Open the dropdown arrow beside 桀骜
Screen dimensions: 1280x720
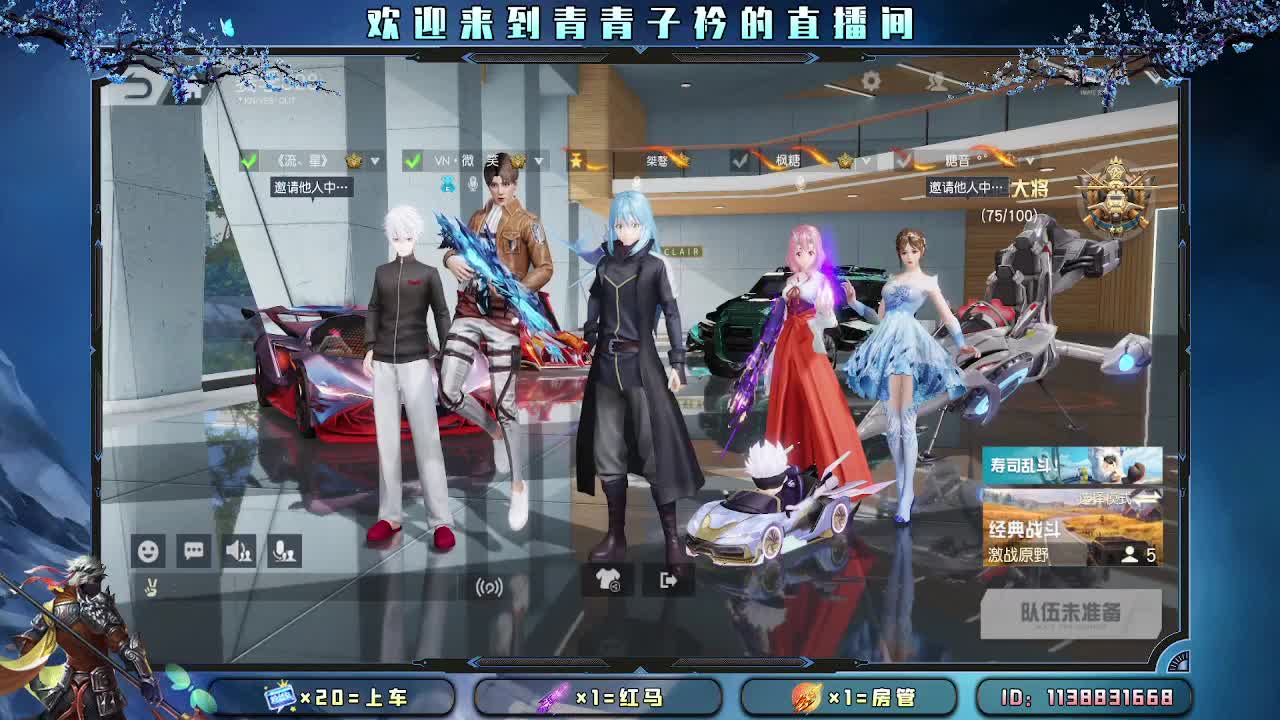click(x=710, y=160)
